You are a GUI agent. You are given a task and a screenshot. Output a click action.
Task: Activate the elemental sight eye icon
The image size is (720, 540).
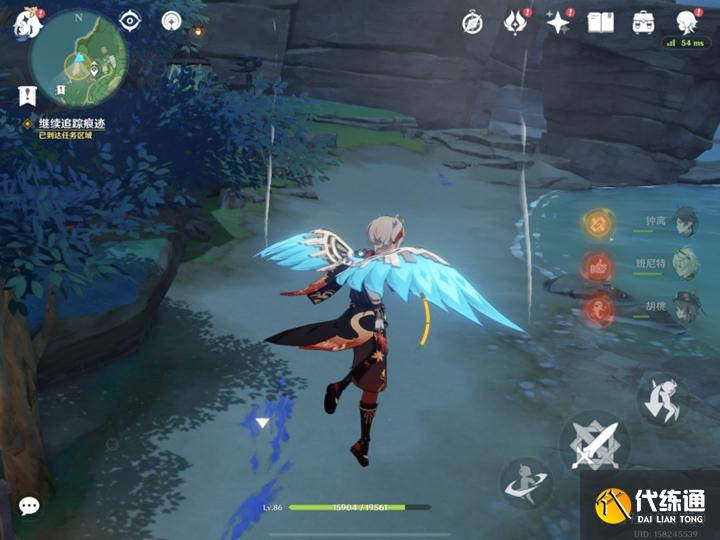coord(130,20)
